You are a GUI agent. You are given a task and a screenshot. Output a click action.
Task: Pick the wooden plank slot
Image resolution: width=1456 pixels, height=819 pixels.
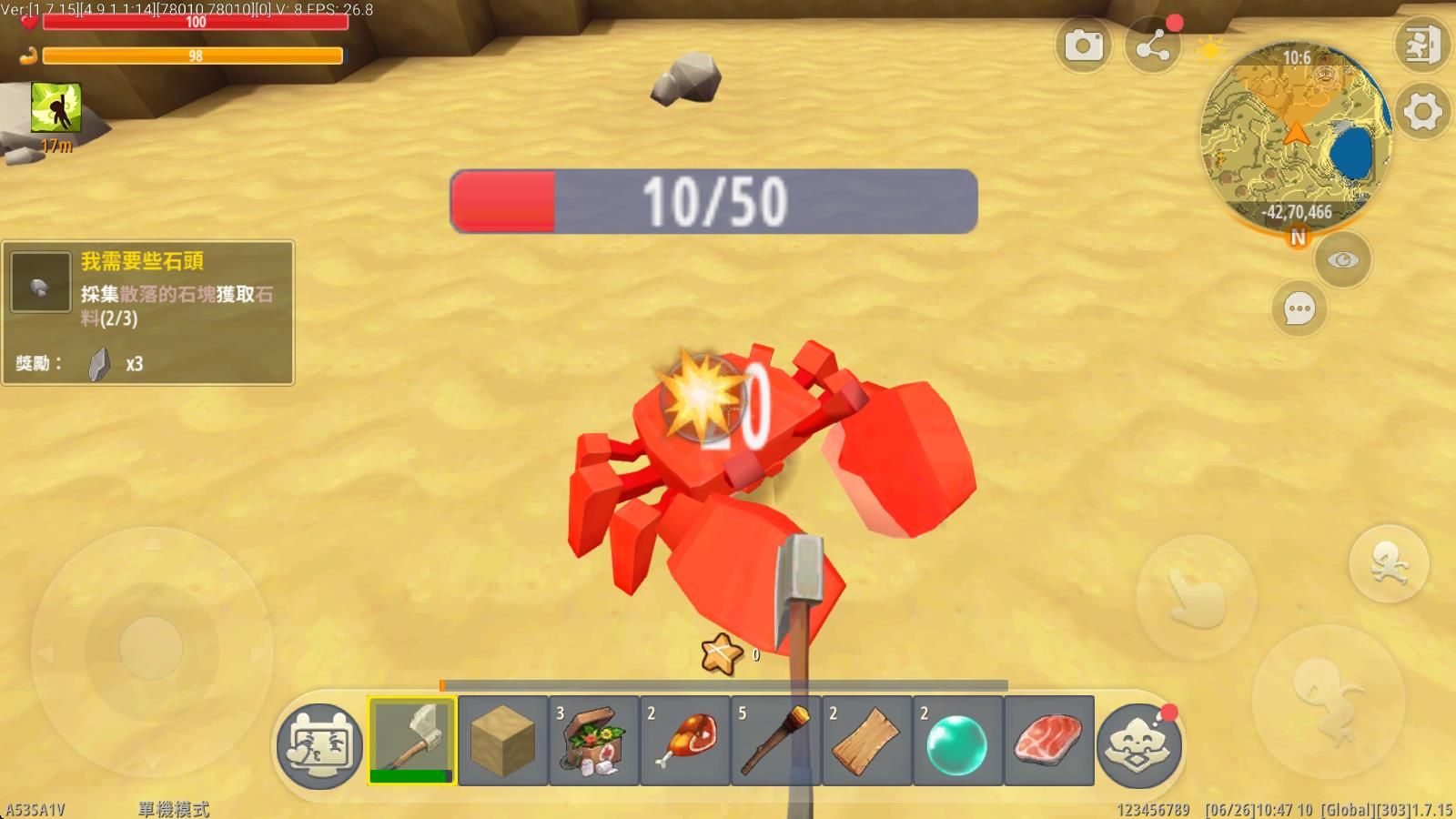(867, 740)
